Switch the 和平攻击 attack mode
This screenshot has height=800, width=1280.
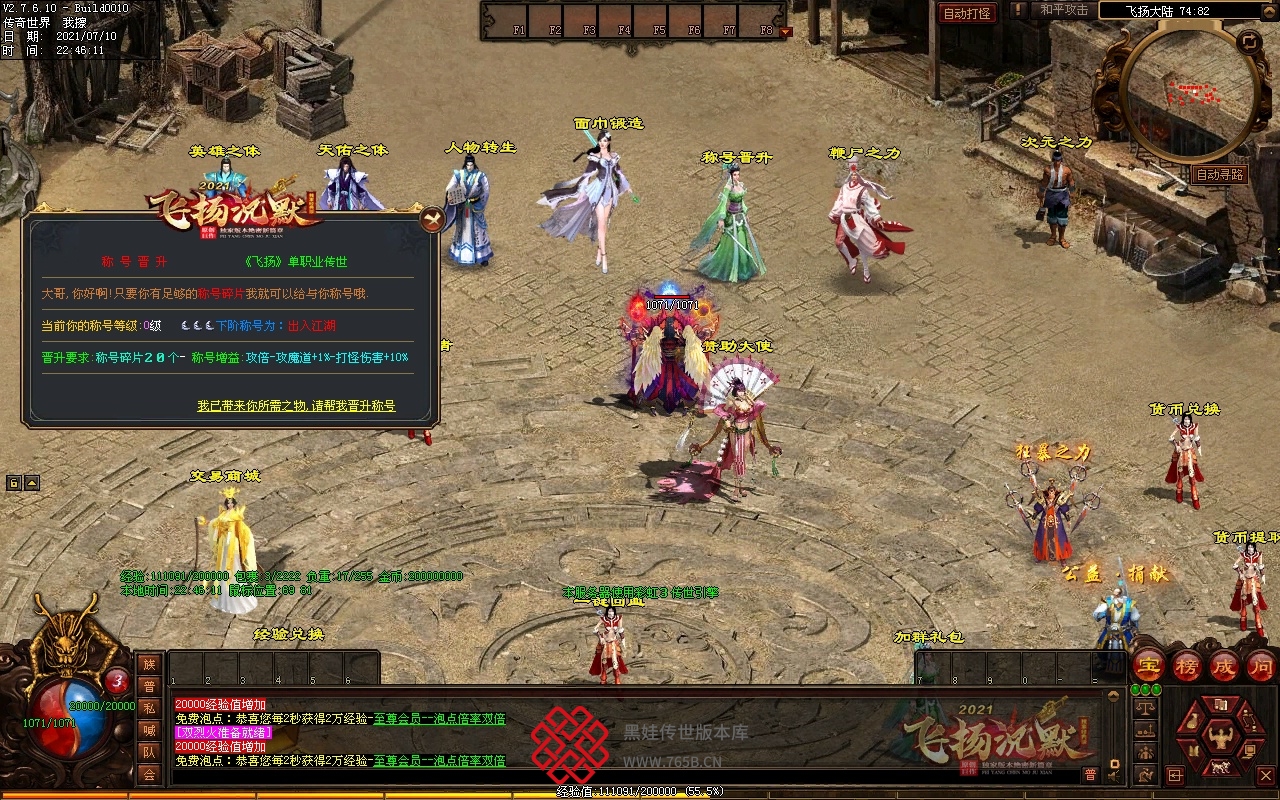tap(1063, 10)
